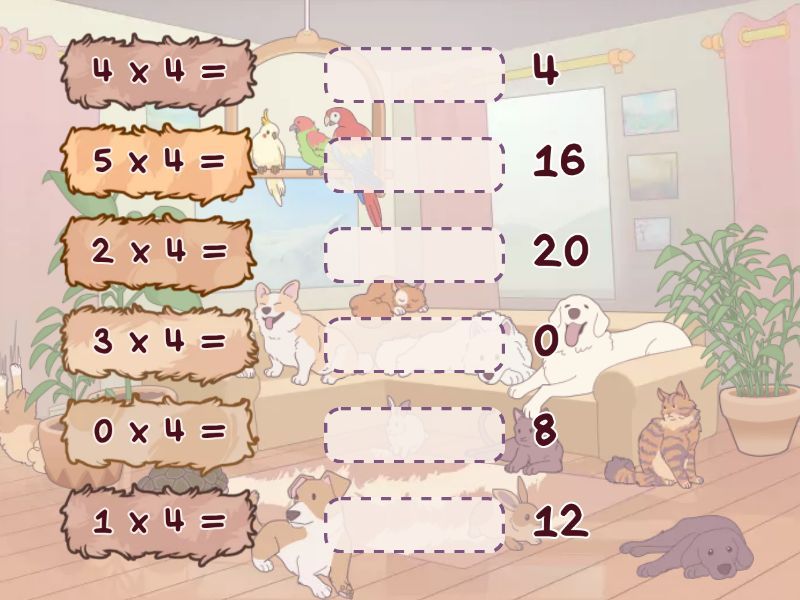The height and width of the screenshot is (600, 800).
Task: Select the 4 x 4 = tile
Action: 158,72
